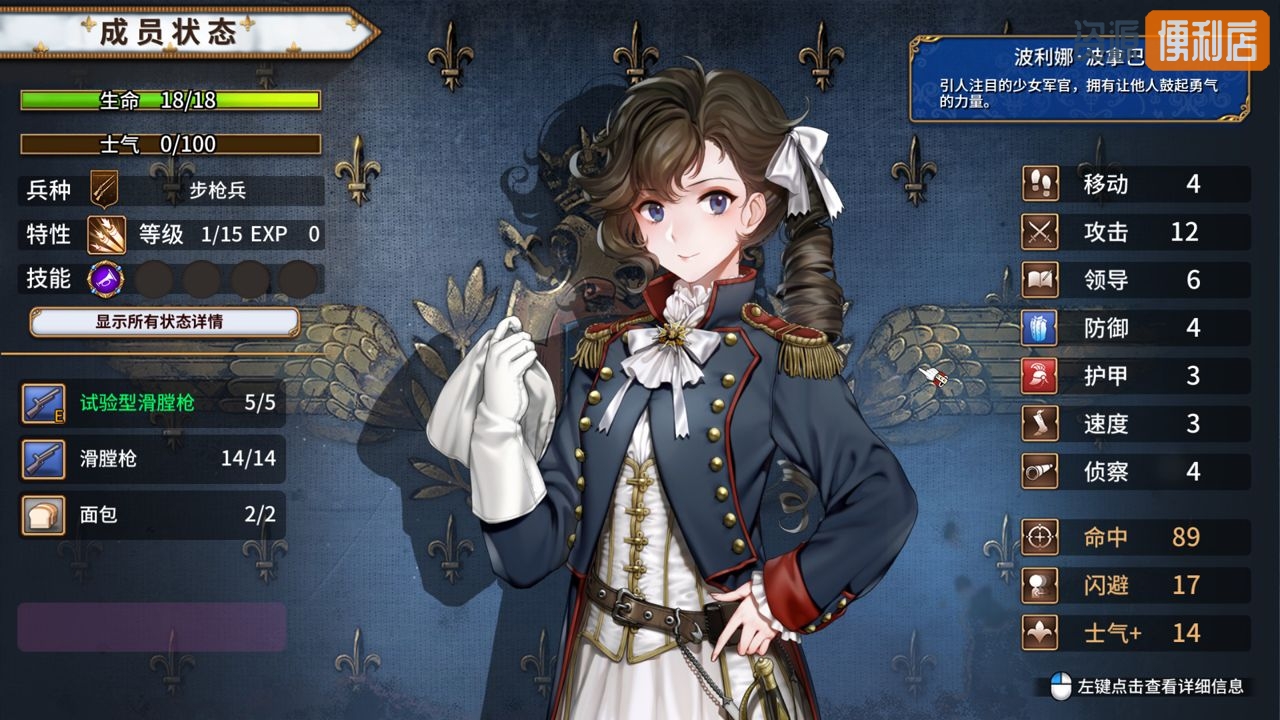1280x720 pixels.
Task: Show details for 命中 accuracy
Action: (x=1135, y=537)
